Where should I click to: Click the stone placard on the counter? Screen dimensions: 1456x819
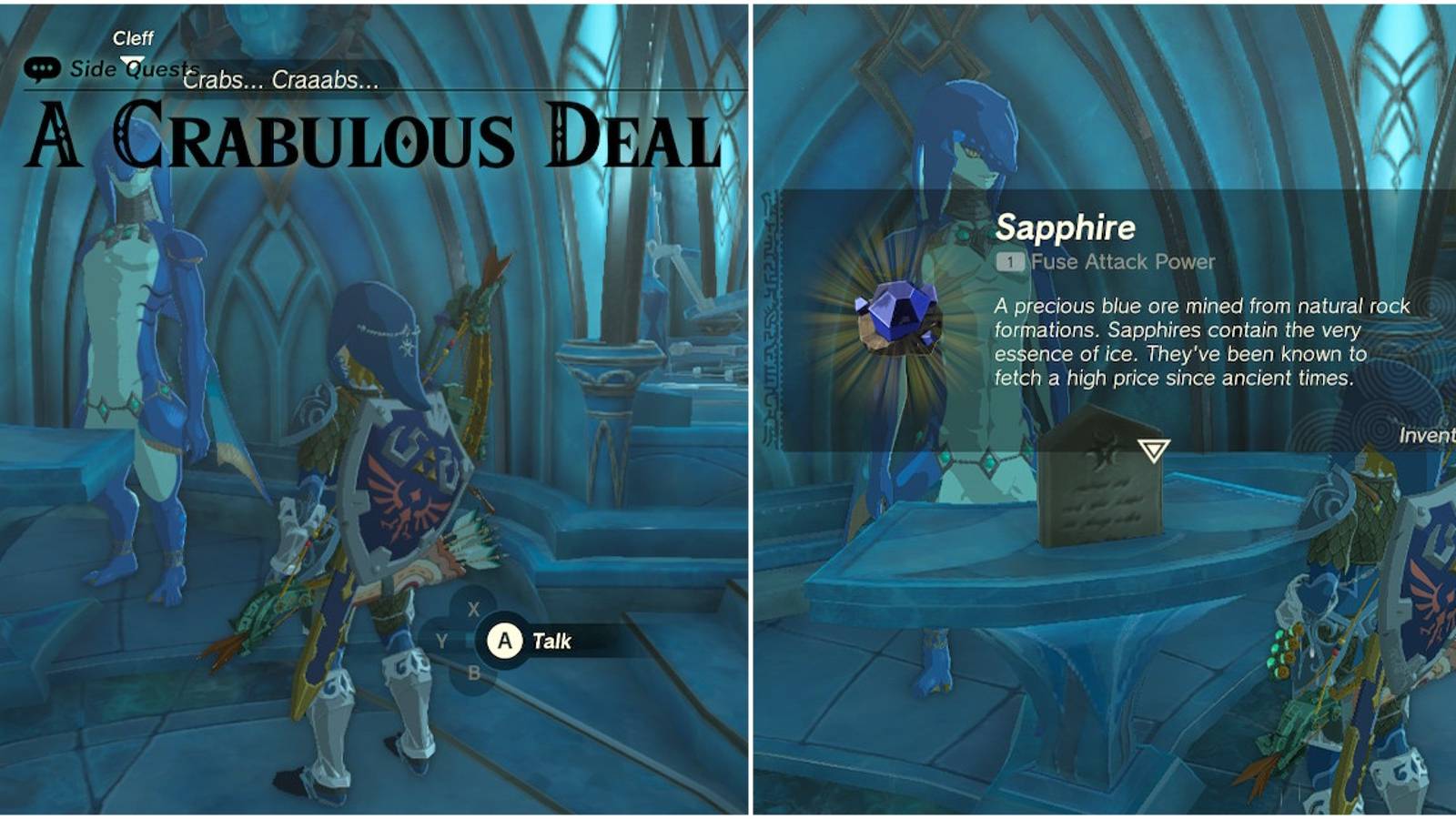click(1101, 491)
